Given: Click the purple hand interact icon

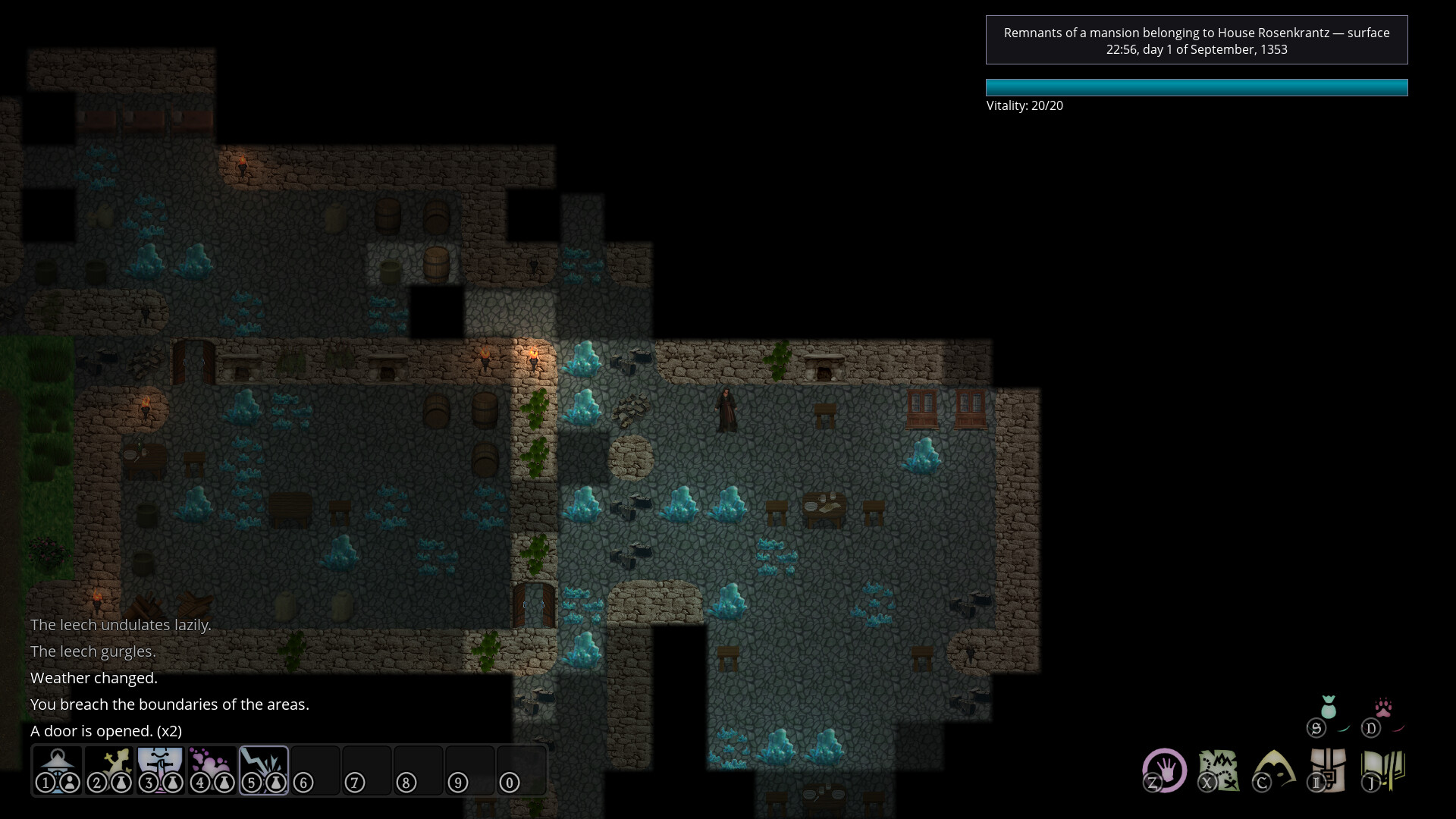Looking at the screenshot, I should point(1164,770).
